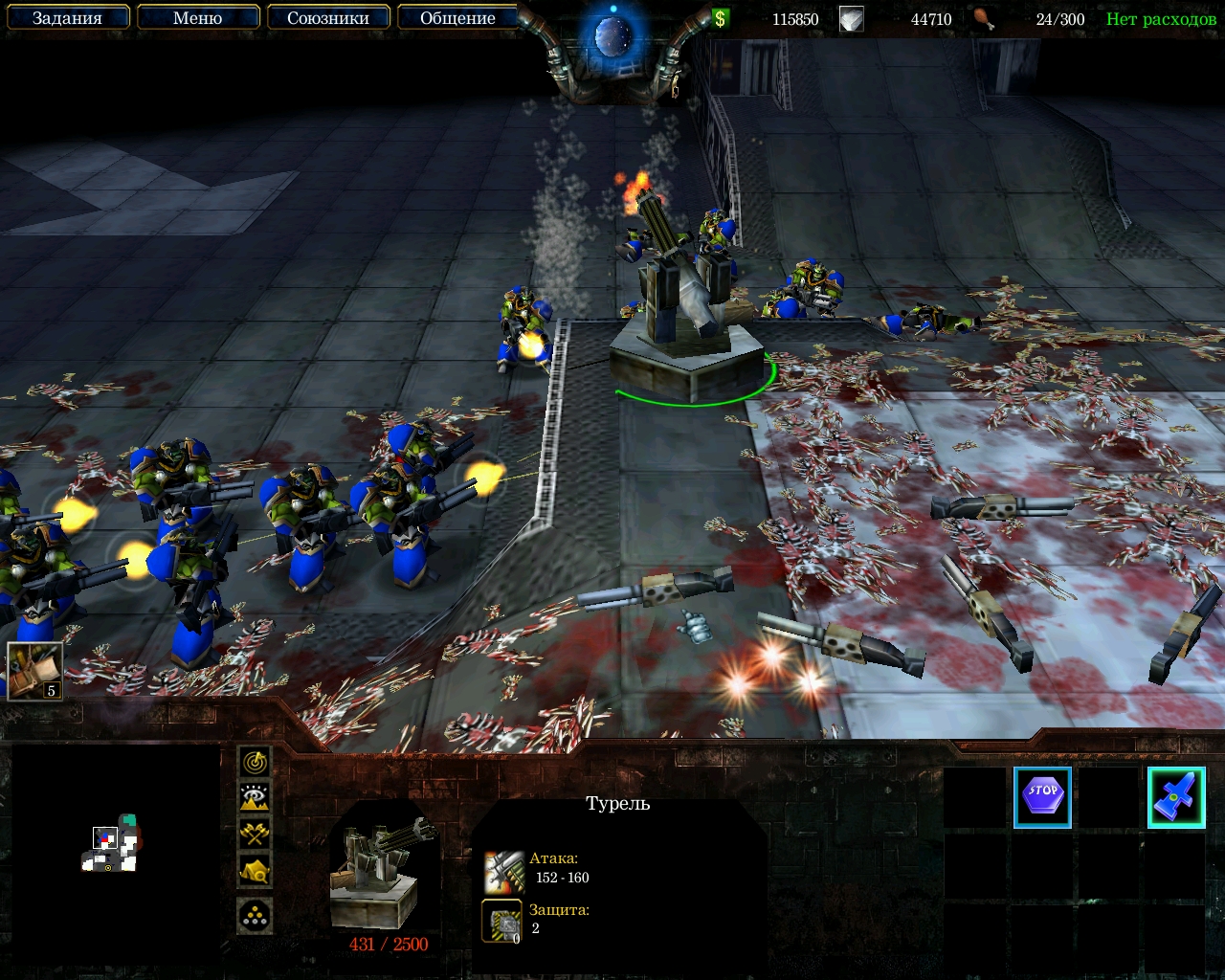Image resolution: width=1225 pixels, height=980 pixels.
Task: Activate the Stop command button
Action: [1042, 796]
